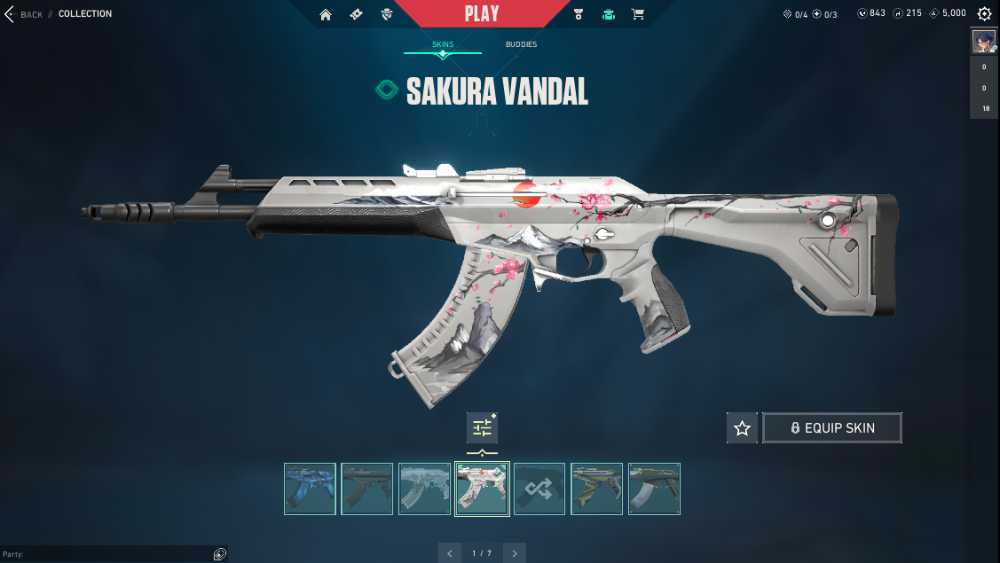Image resolution: width=1000 pixels, height=563 pixels.
Task: Open the home screen icon
Action: click(325, 14)
